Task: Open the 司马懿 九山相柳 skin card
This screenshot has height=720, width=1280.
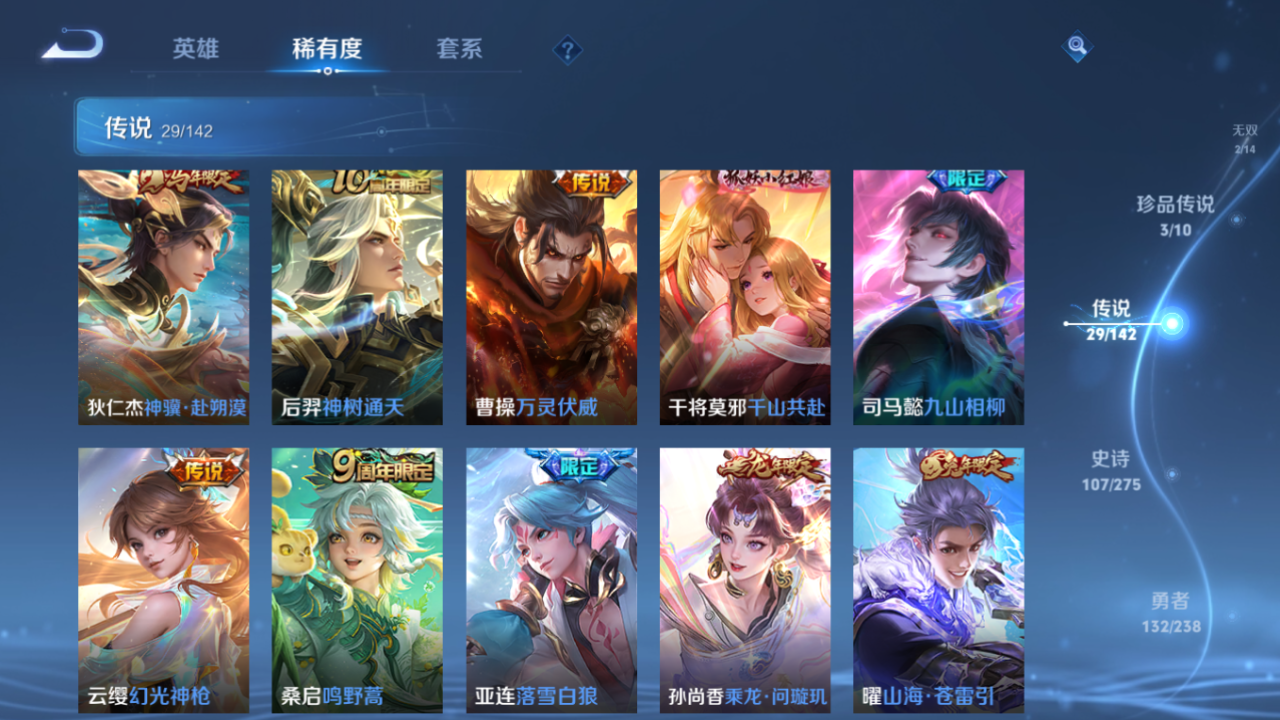Action: (938, 297)
